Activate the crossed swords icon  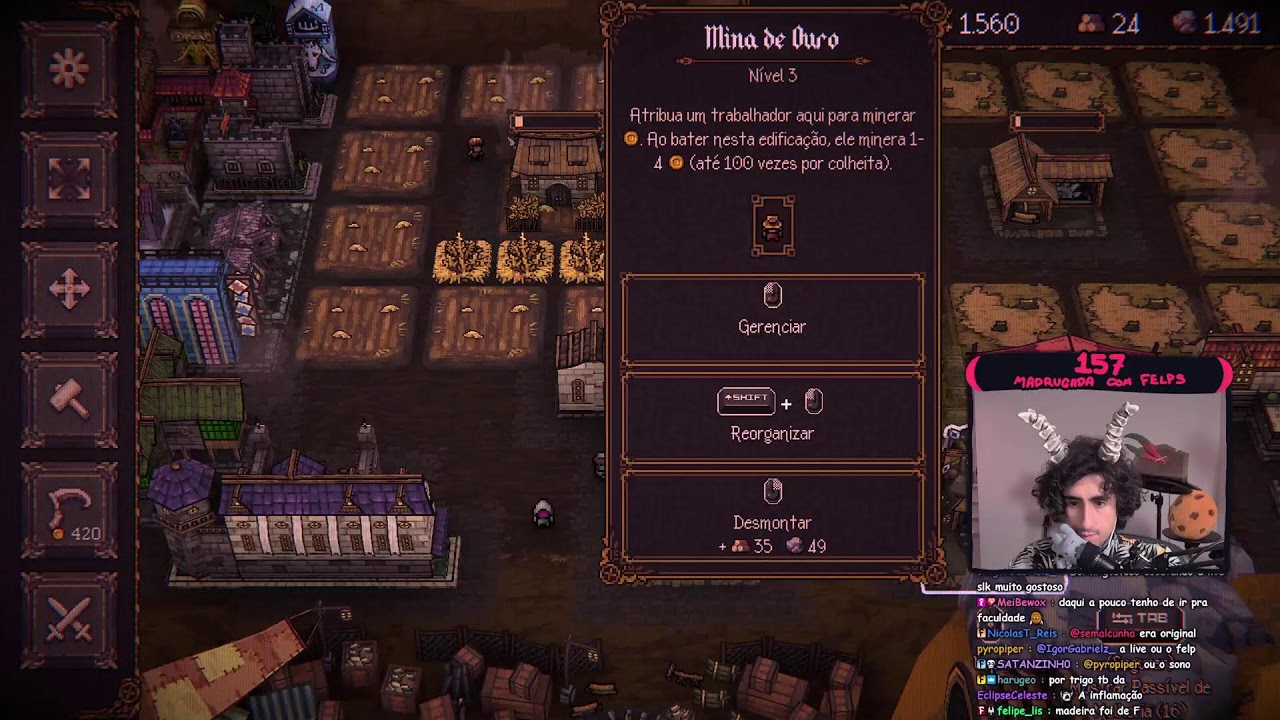tap(69, 617)
